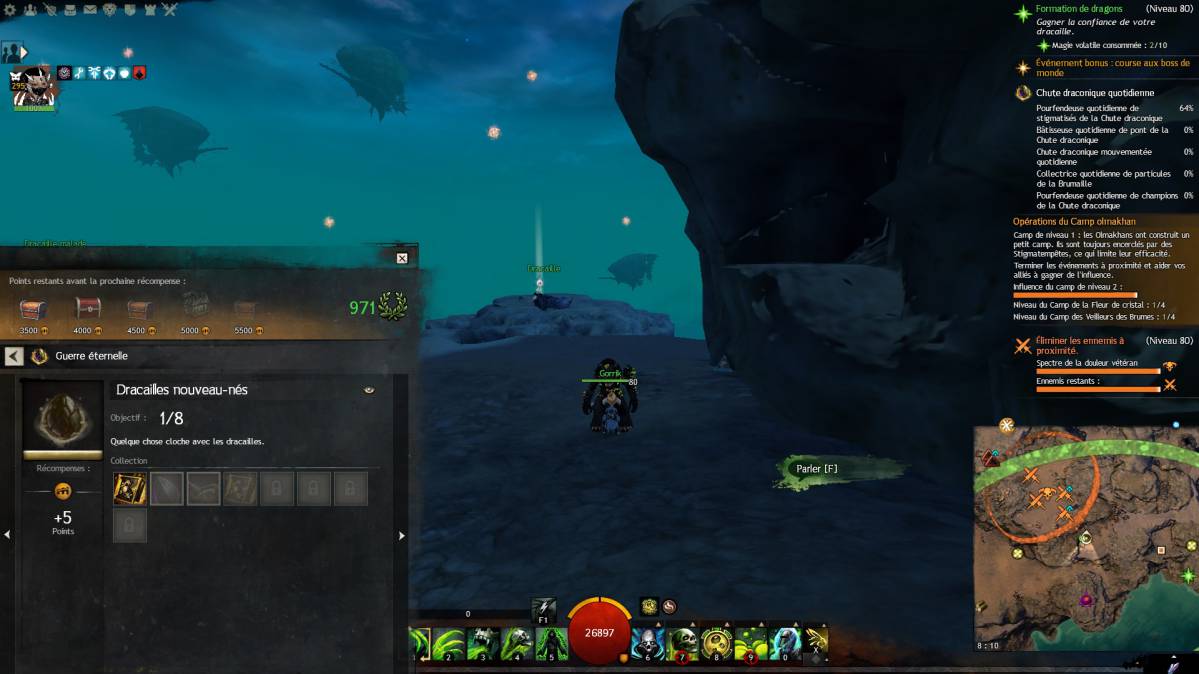Select the first unlocked collection item
1199x674 pixels.
pos(130,488)
